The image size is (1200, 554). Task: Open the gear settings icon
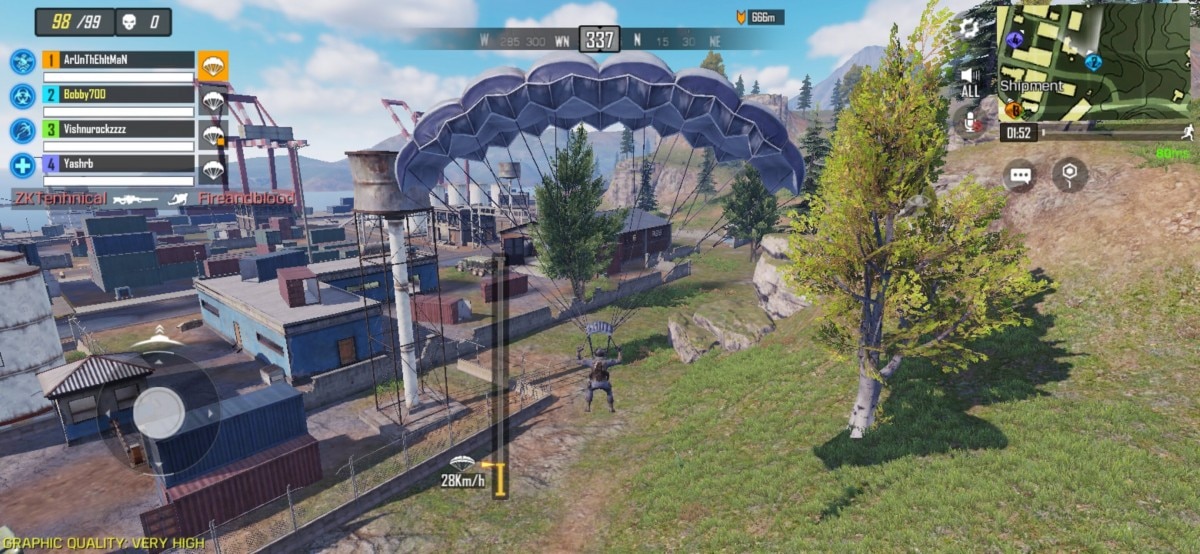click(x=968, y=28)
